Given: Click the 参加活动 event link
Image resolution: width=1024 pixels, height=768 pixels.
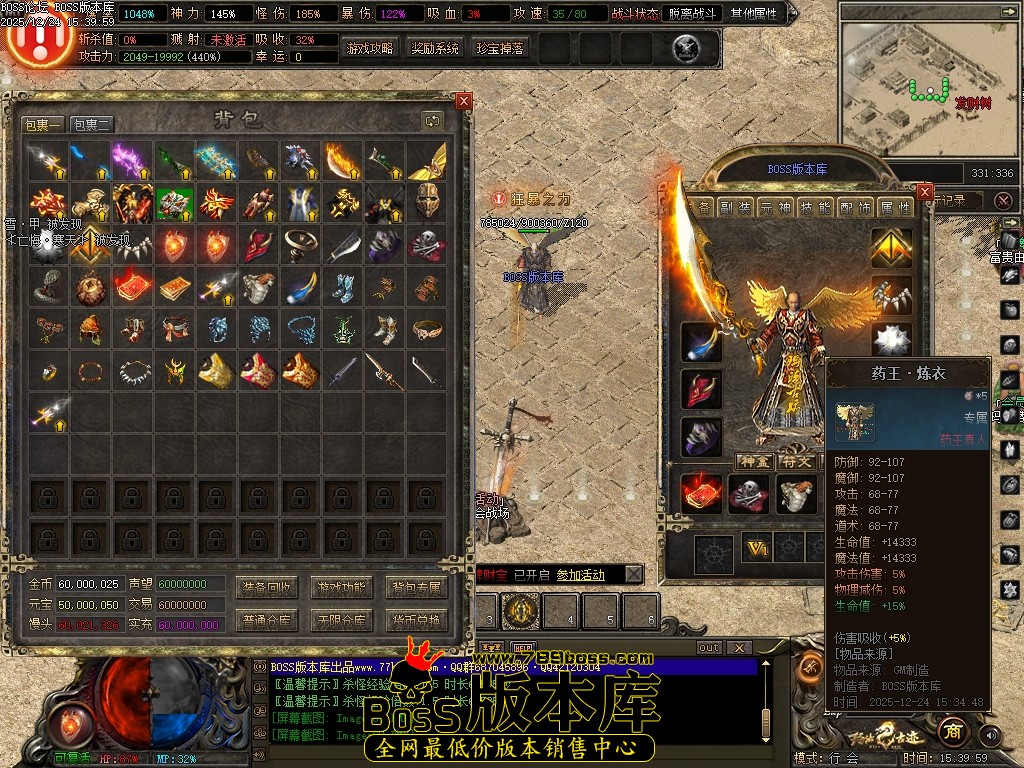Looking at the screenshot, I should (580, 575).
